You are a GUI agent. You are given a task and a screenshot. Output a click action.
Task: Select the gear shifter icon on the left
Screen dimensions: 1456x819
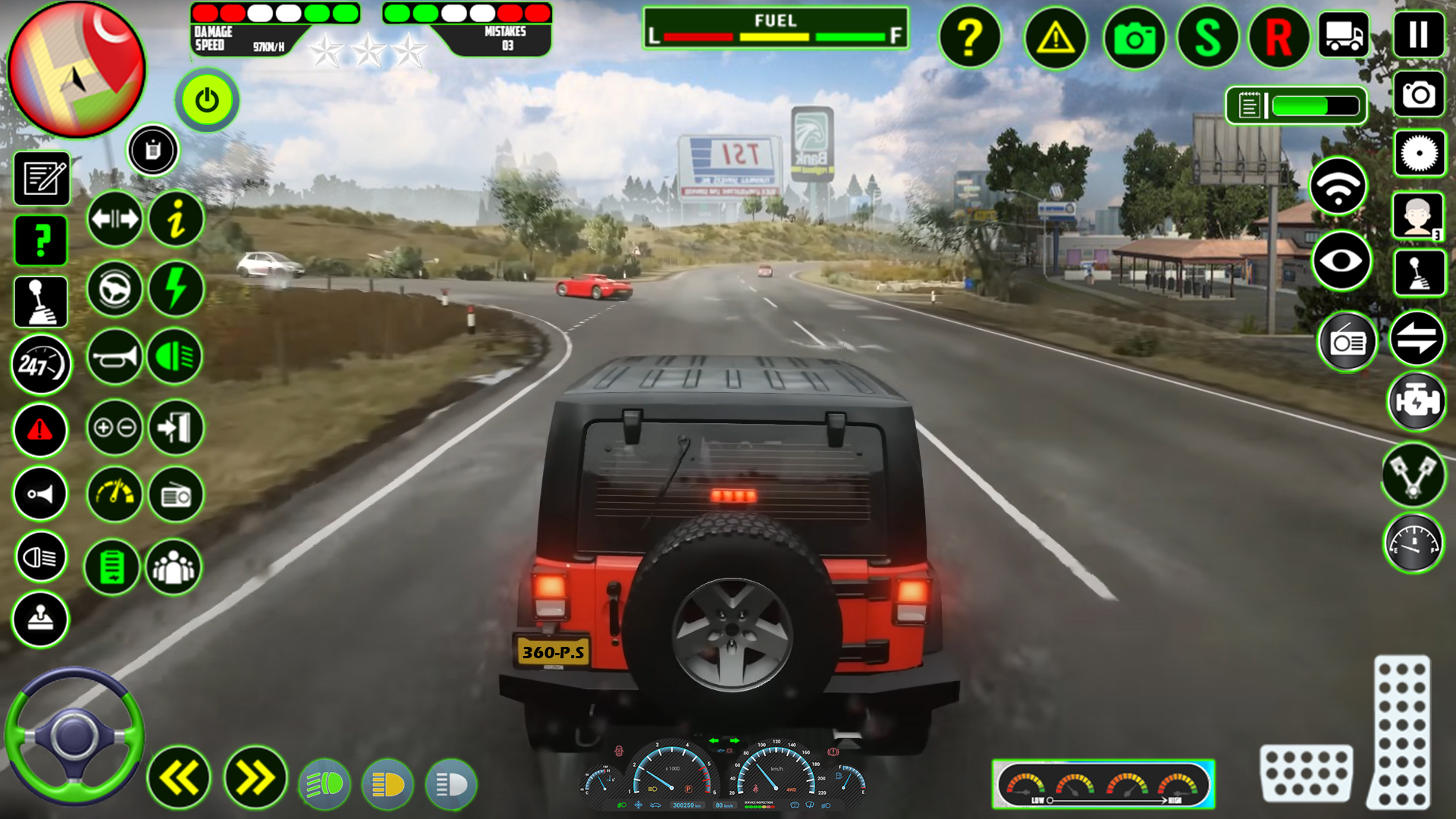[x=40, y=301]
